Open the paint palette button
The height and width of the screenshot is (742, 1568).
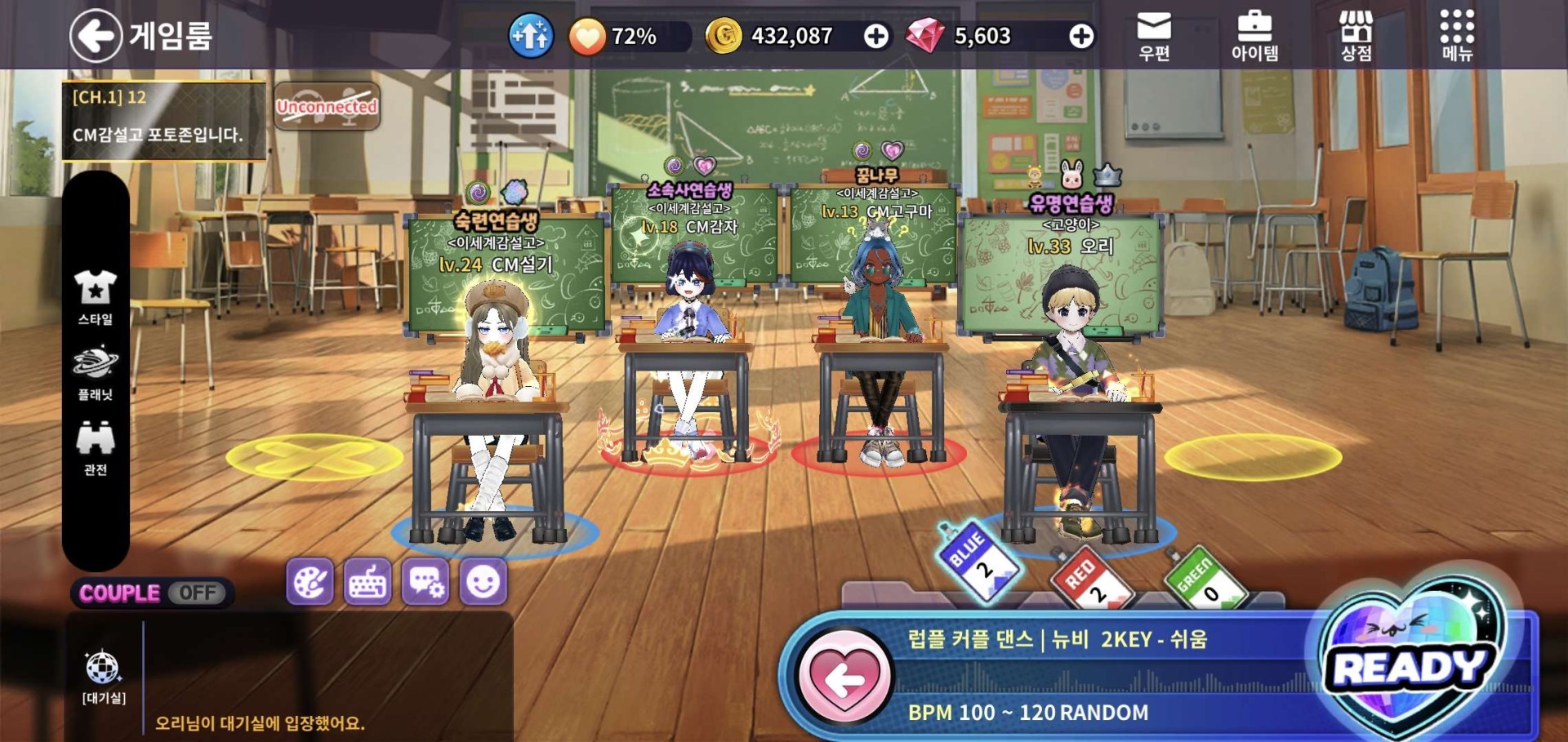tap(310, 582)
